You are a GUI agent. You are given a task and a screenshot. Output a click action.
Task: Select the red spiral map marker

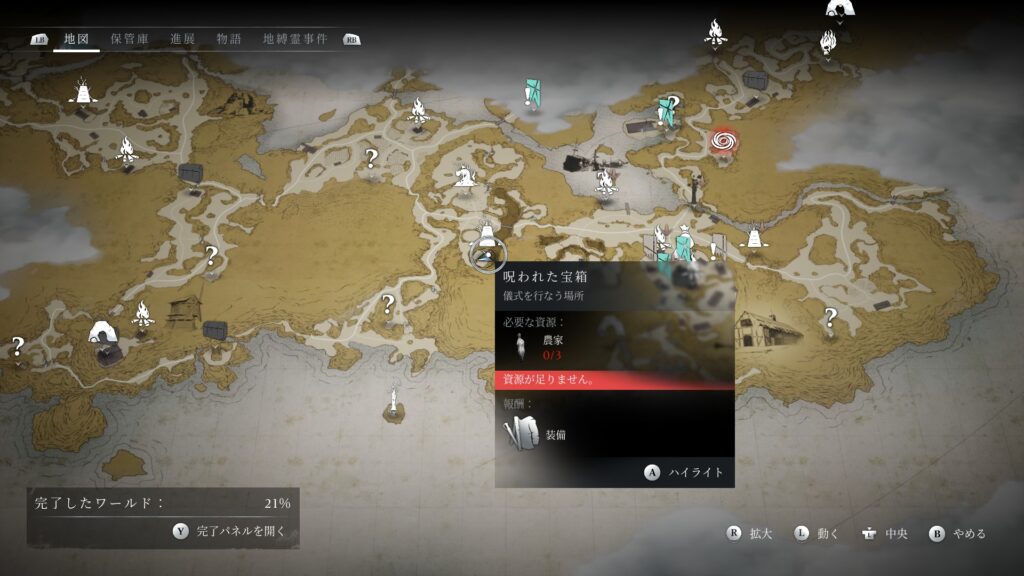(722, 142)
